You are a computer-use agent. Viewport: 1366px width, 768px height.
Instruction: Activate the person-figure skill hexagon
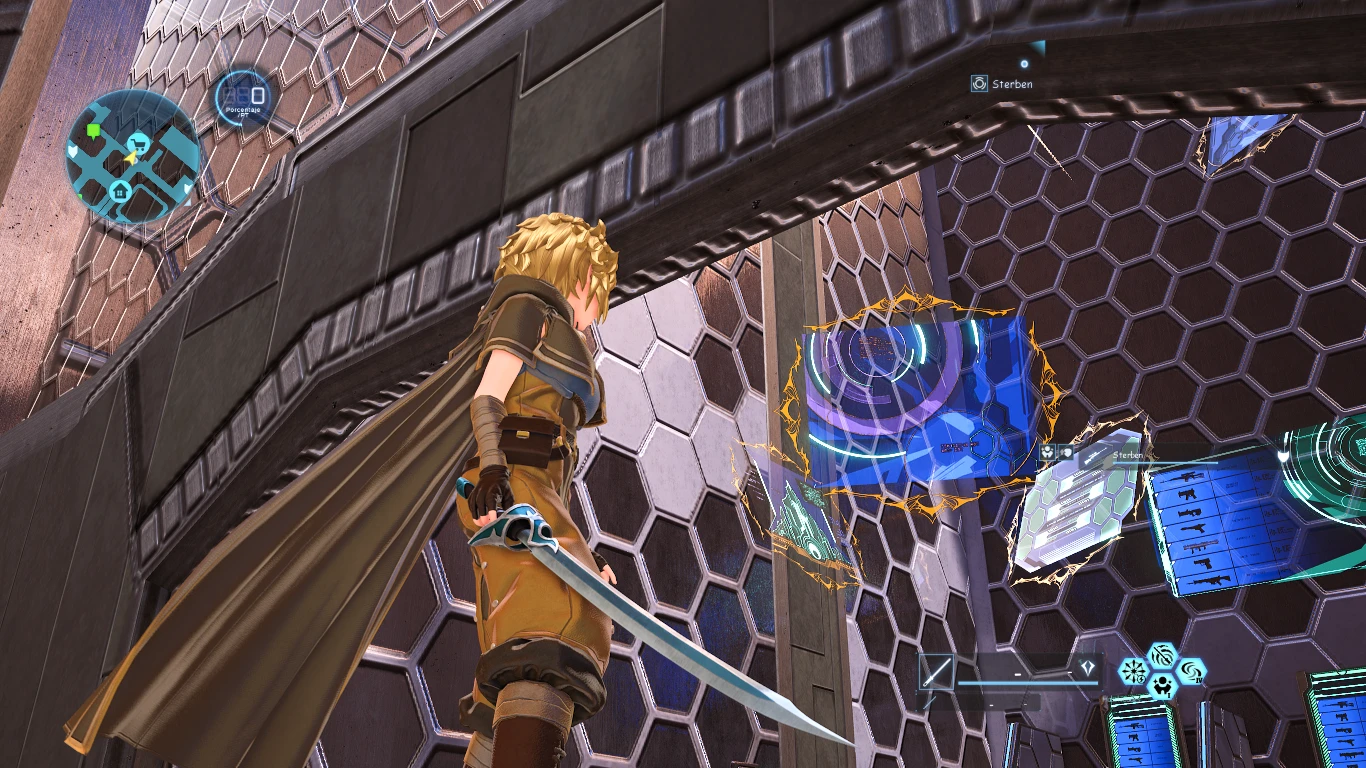pyautogui.click(x=1162, y=685)
